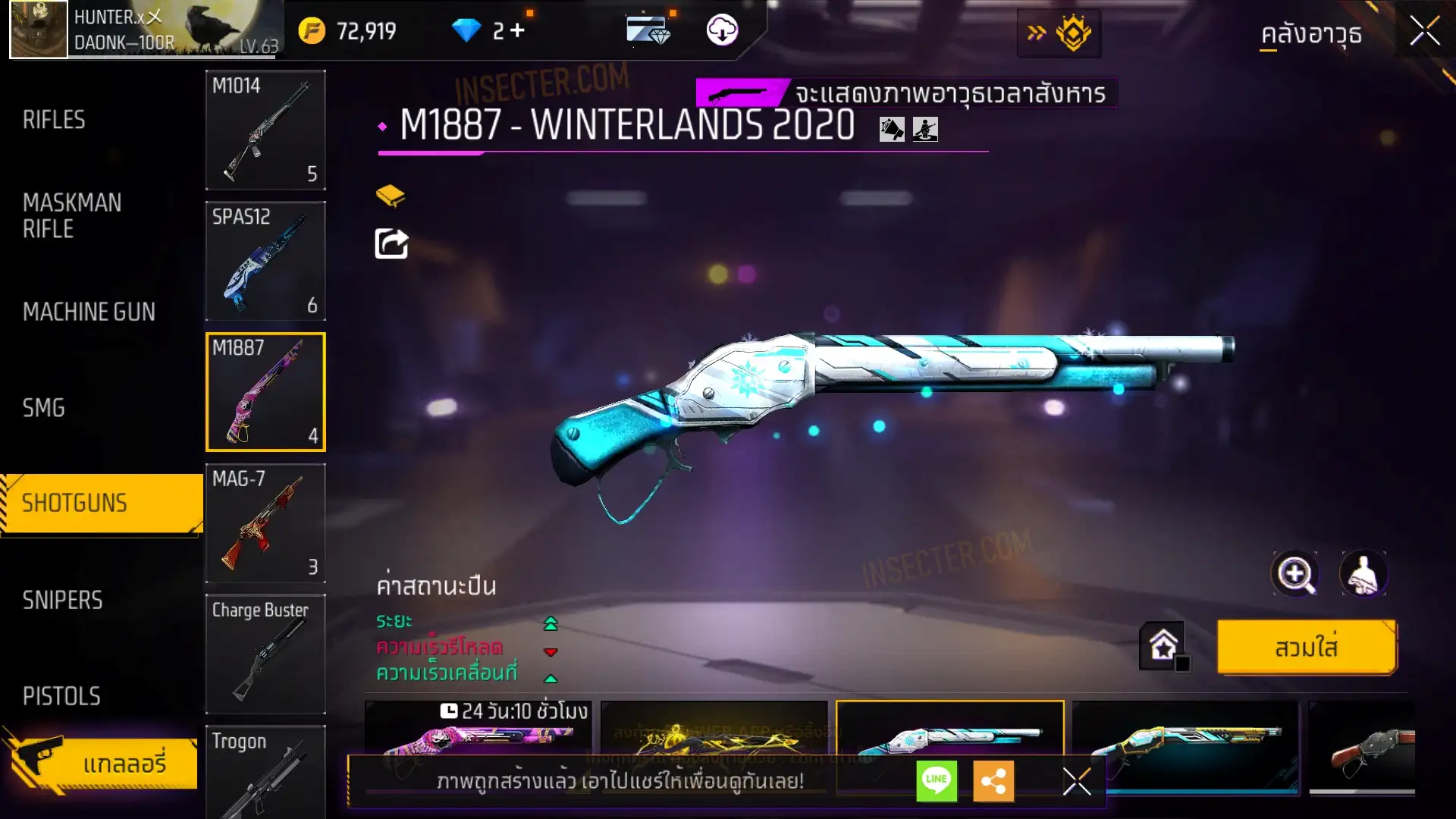Pick the Charge Buster weapon tile
This screenshot has height=819, width=1456.
pyautogui.click(x=265, y=654)
